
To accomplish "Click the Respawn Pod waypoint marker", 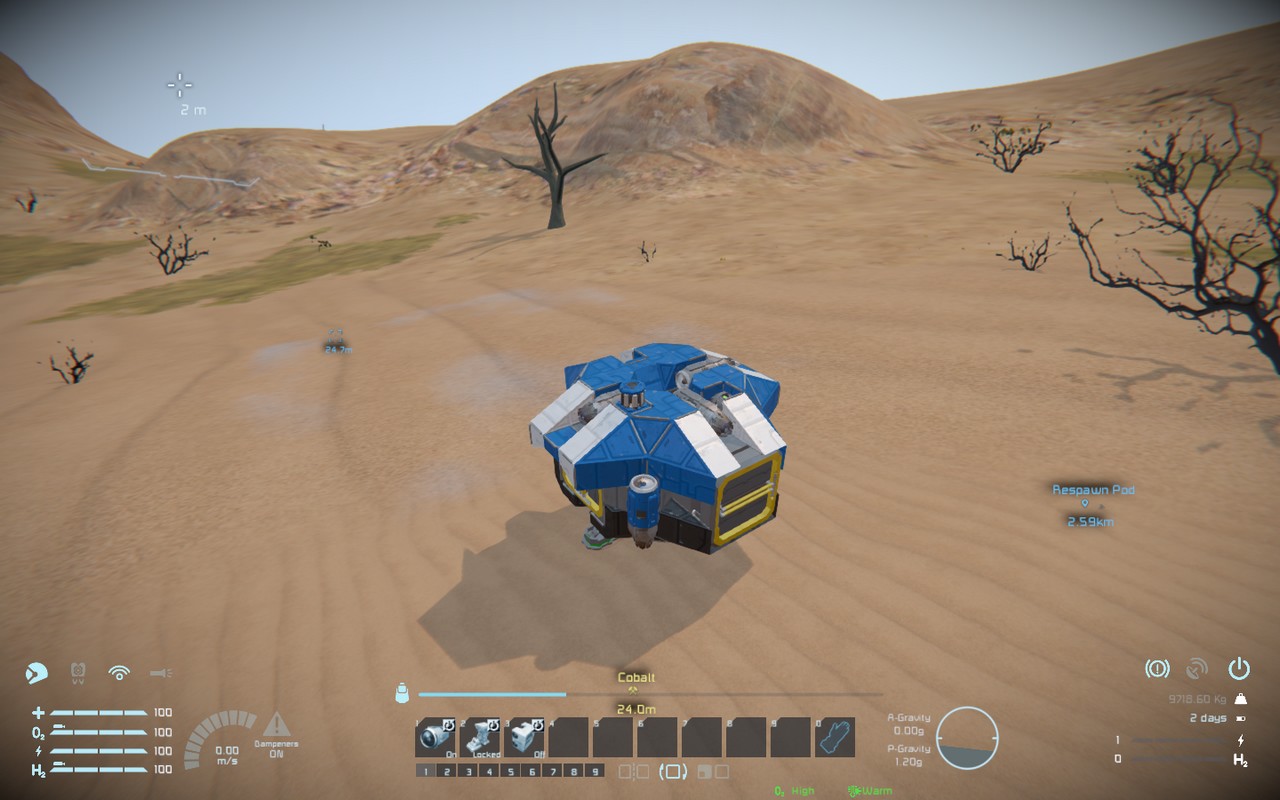I will click(1085, 504).
